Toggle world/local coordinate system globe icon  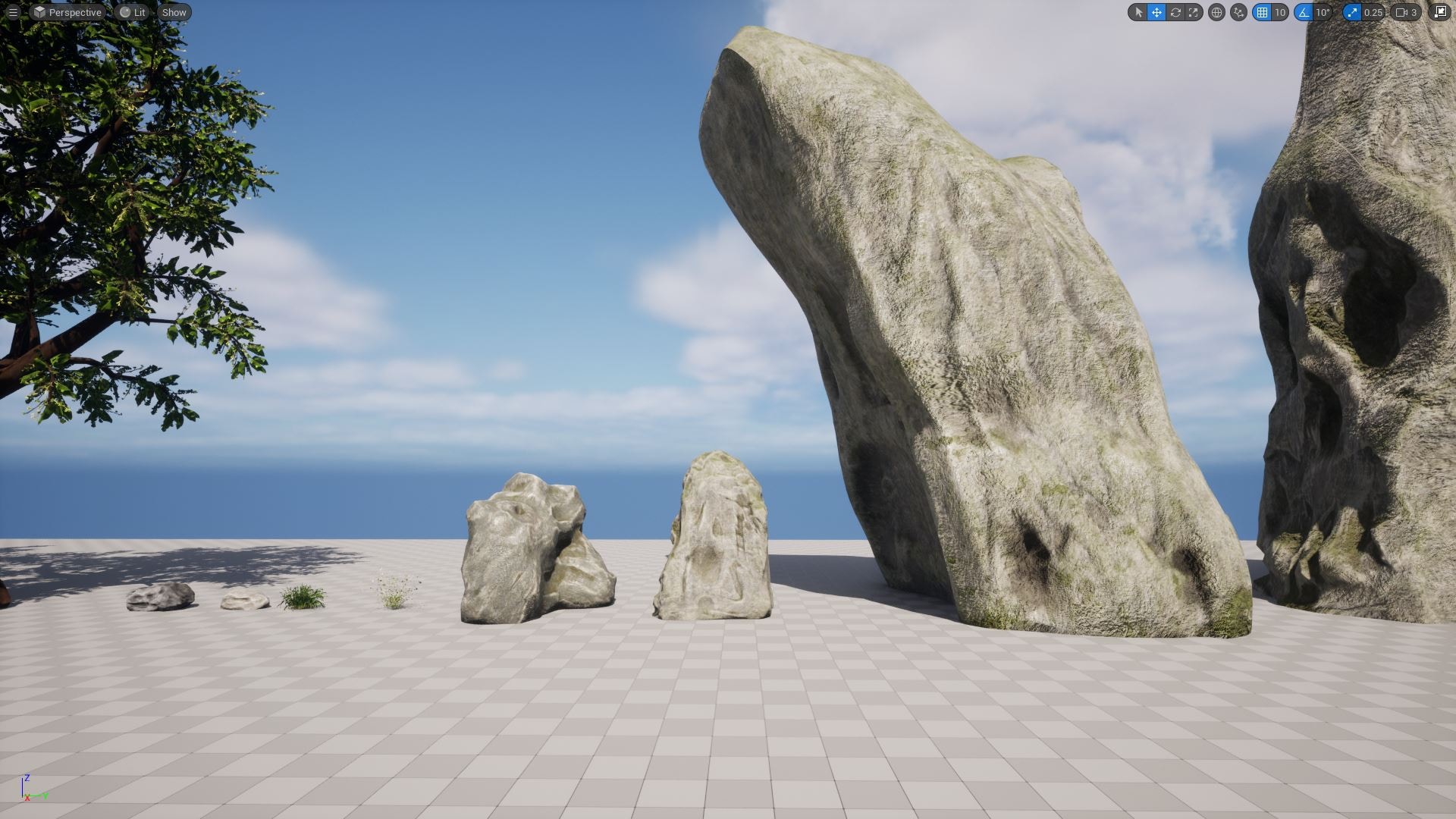[x=1216, y=12]
